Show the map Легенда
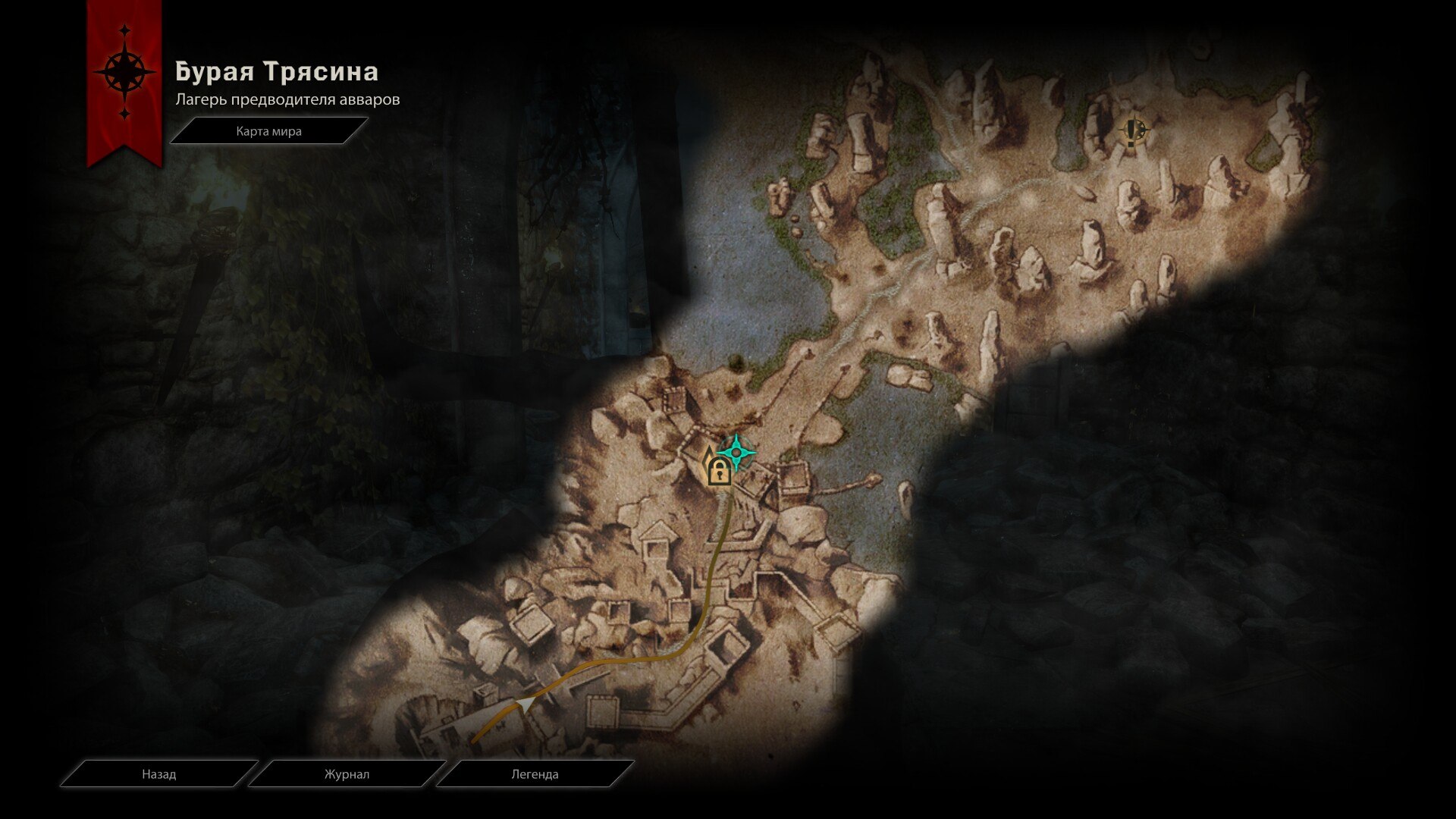Viewport: 1456px width, 819px height. click(x=535, y=774)
